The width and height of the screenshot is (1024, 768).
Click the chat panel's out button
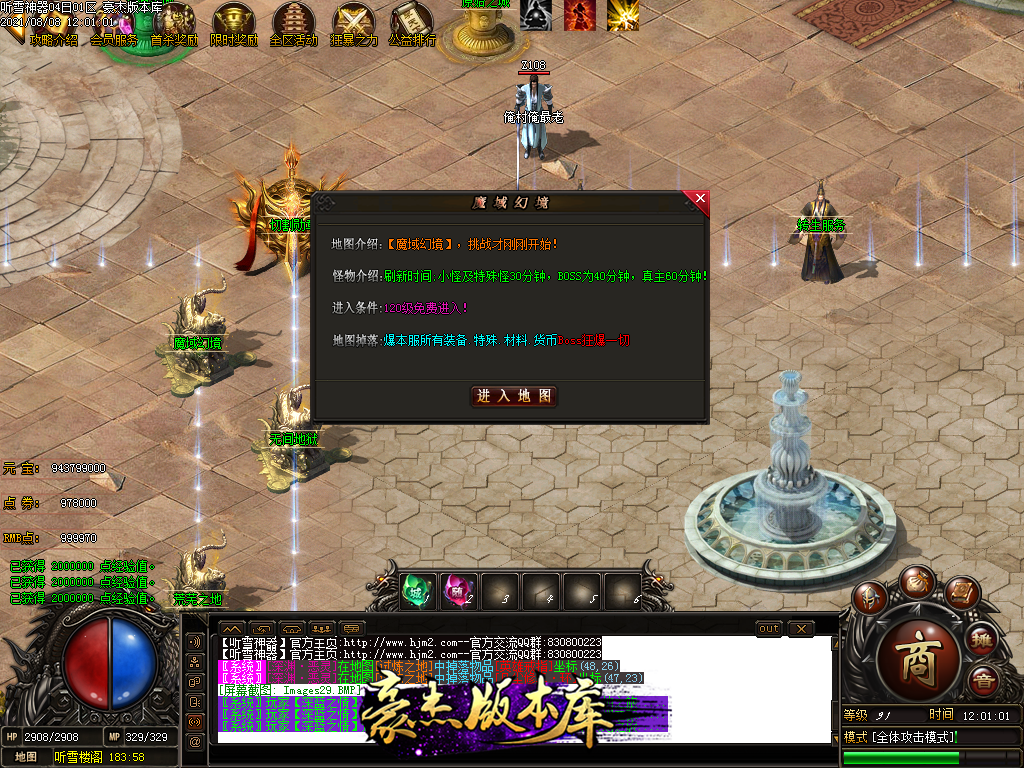point(769,628)
